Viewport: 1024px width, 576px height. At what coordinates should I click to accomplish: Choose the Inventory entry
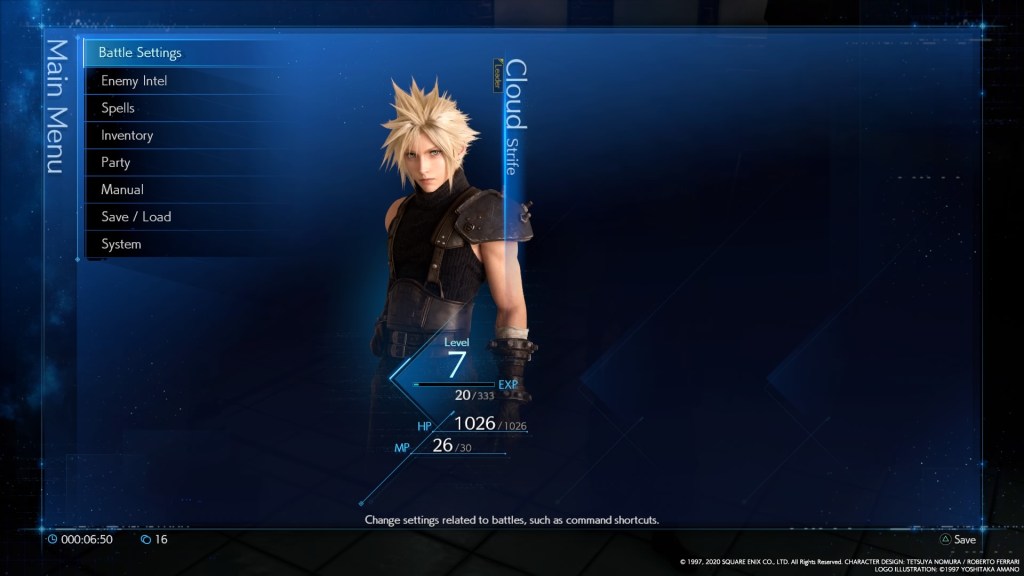coord(127,135)
